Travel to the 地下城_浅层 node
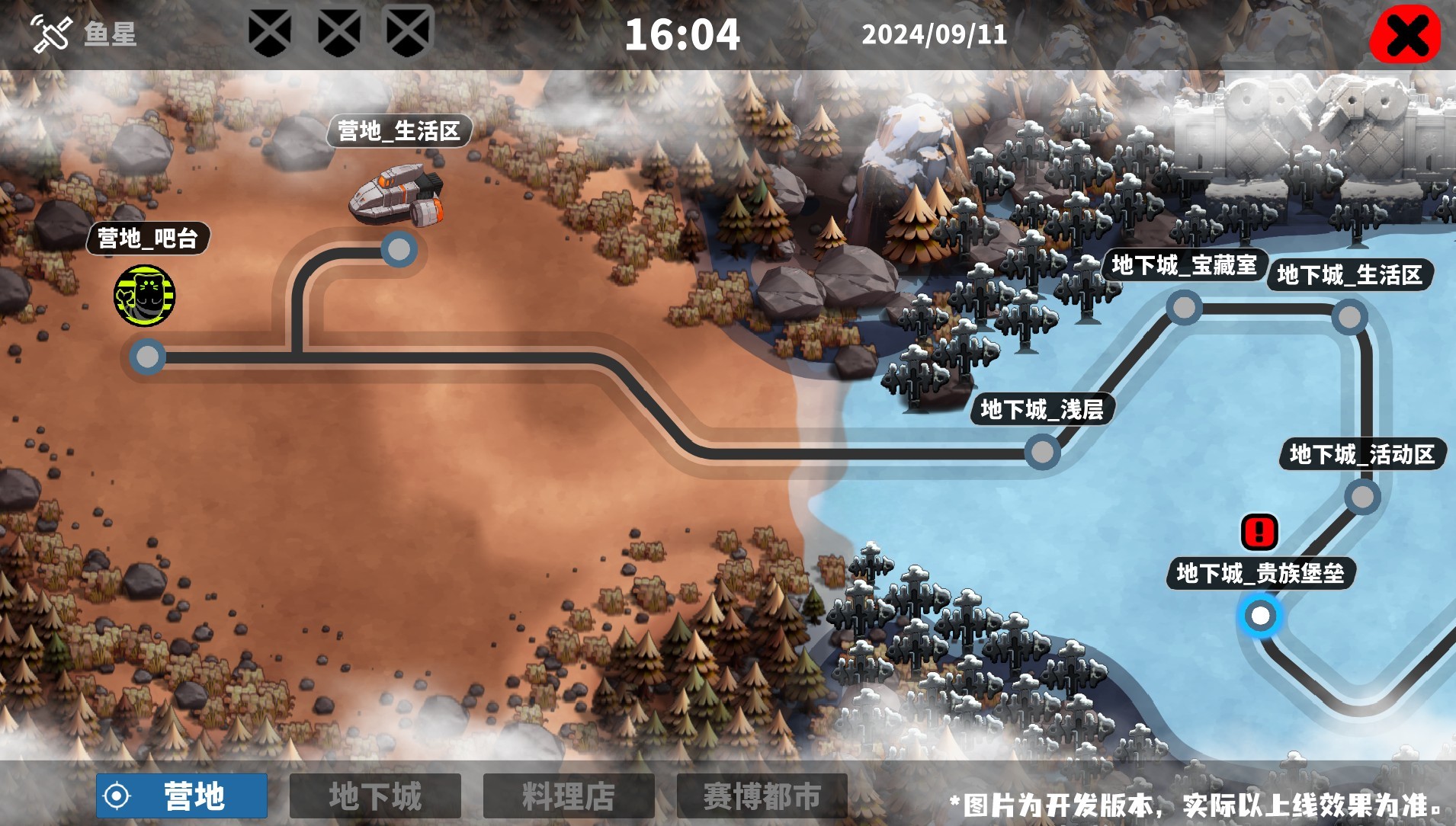The height and width of the screenshot is (826, 1456). [1041, 452]
